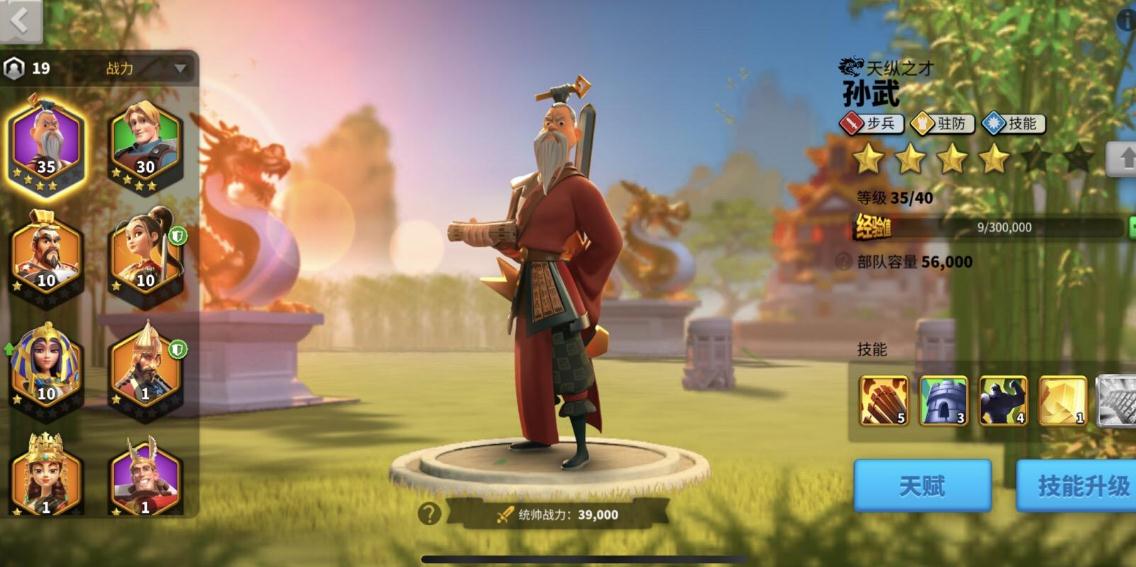
Task: Select the blond level 30 commander portrait
Action: click(x=146, y=147)
